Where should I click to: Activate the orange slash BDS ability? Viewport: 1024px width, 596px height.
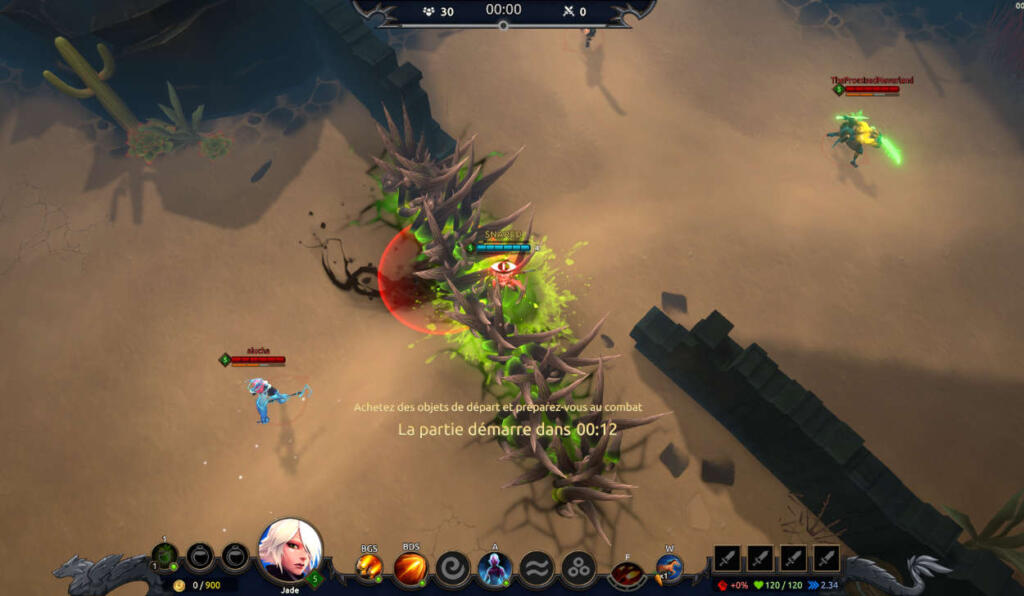(x=410, y=568)
